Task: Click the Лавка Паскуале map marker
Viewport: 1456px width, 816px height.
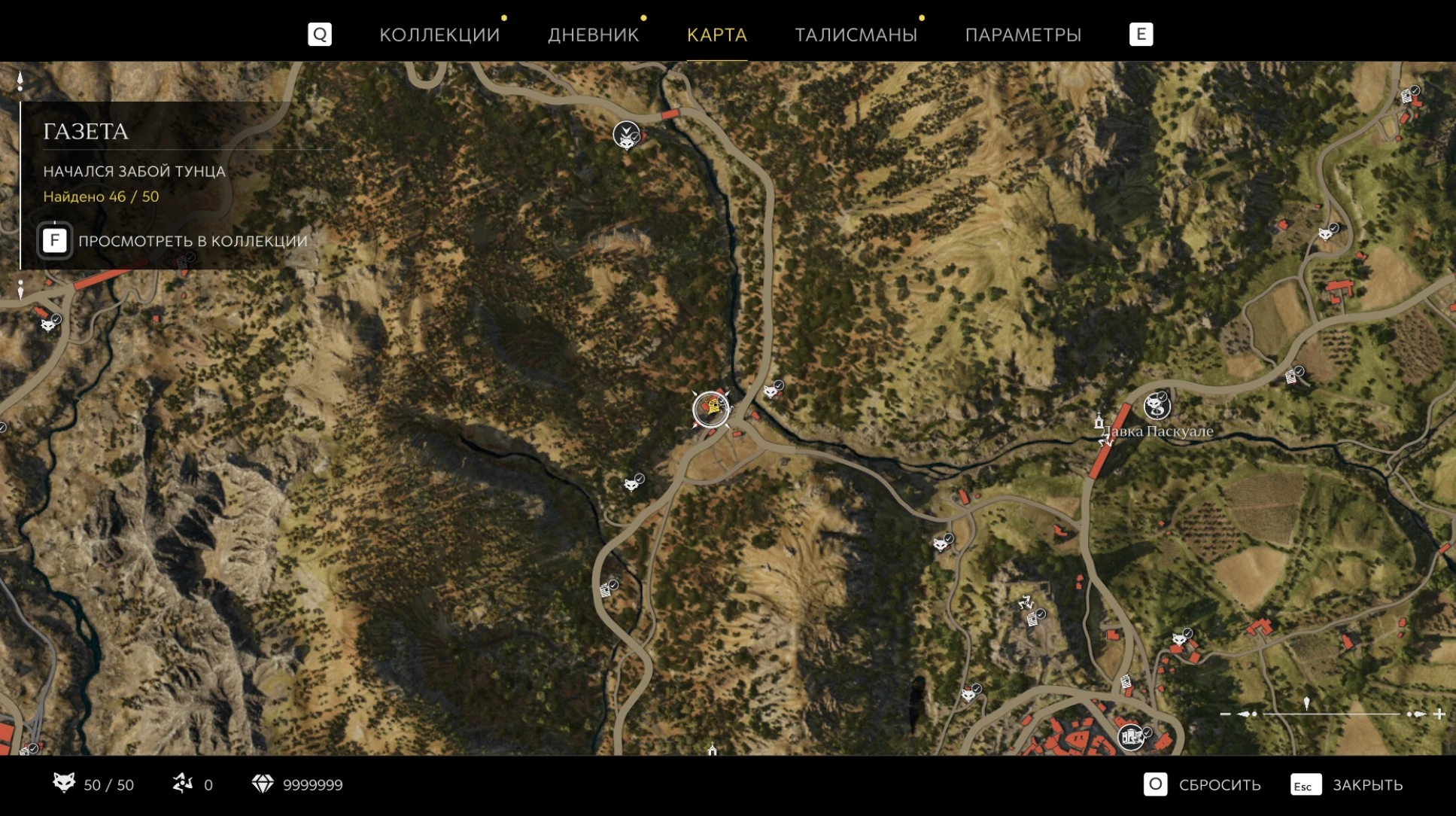Action: (1157, 406)
